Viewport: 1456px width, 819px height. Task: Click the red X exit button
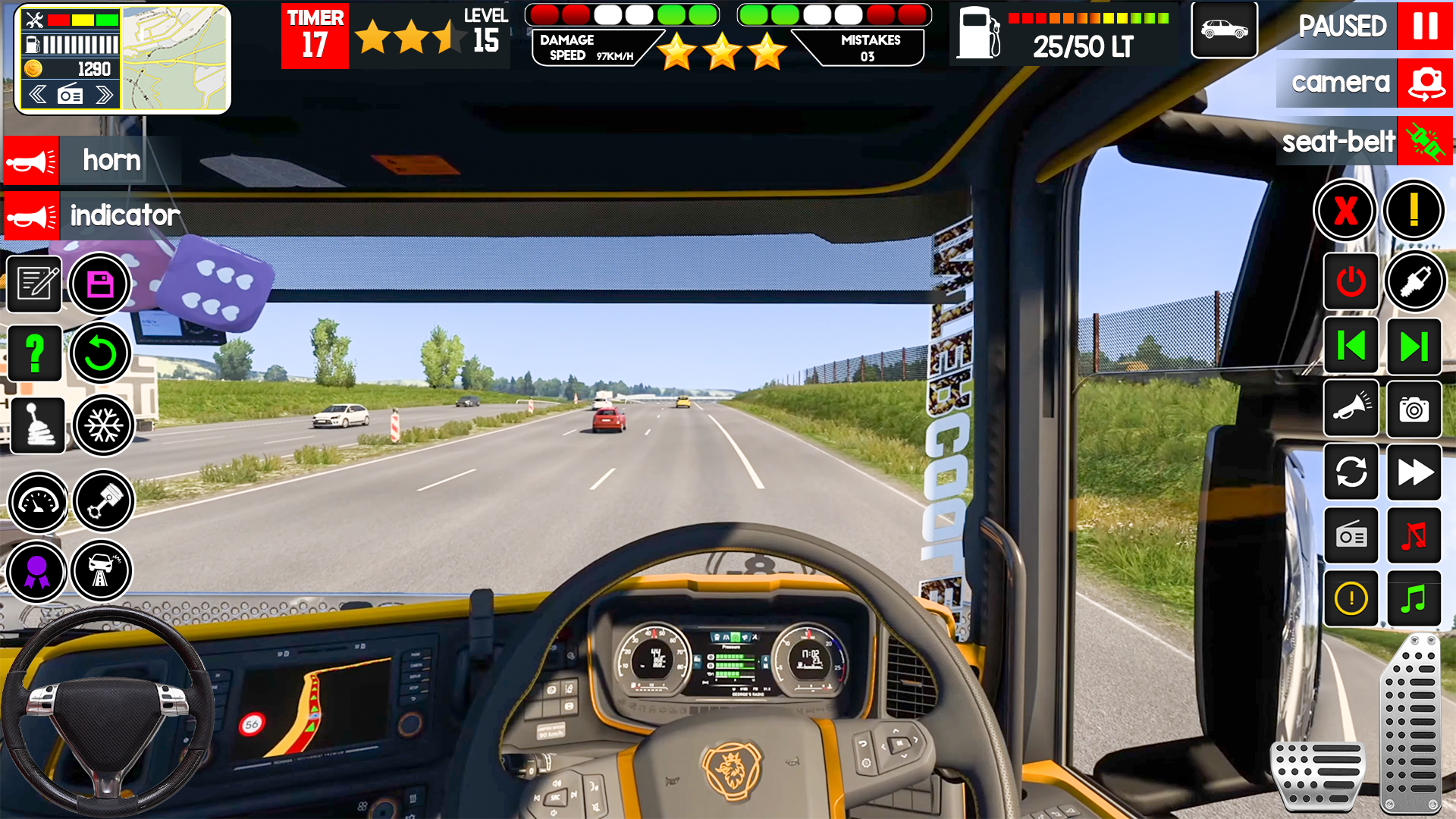(x=1346, y=212)
